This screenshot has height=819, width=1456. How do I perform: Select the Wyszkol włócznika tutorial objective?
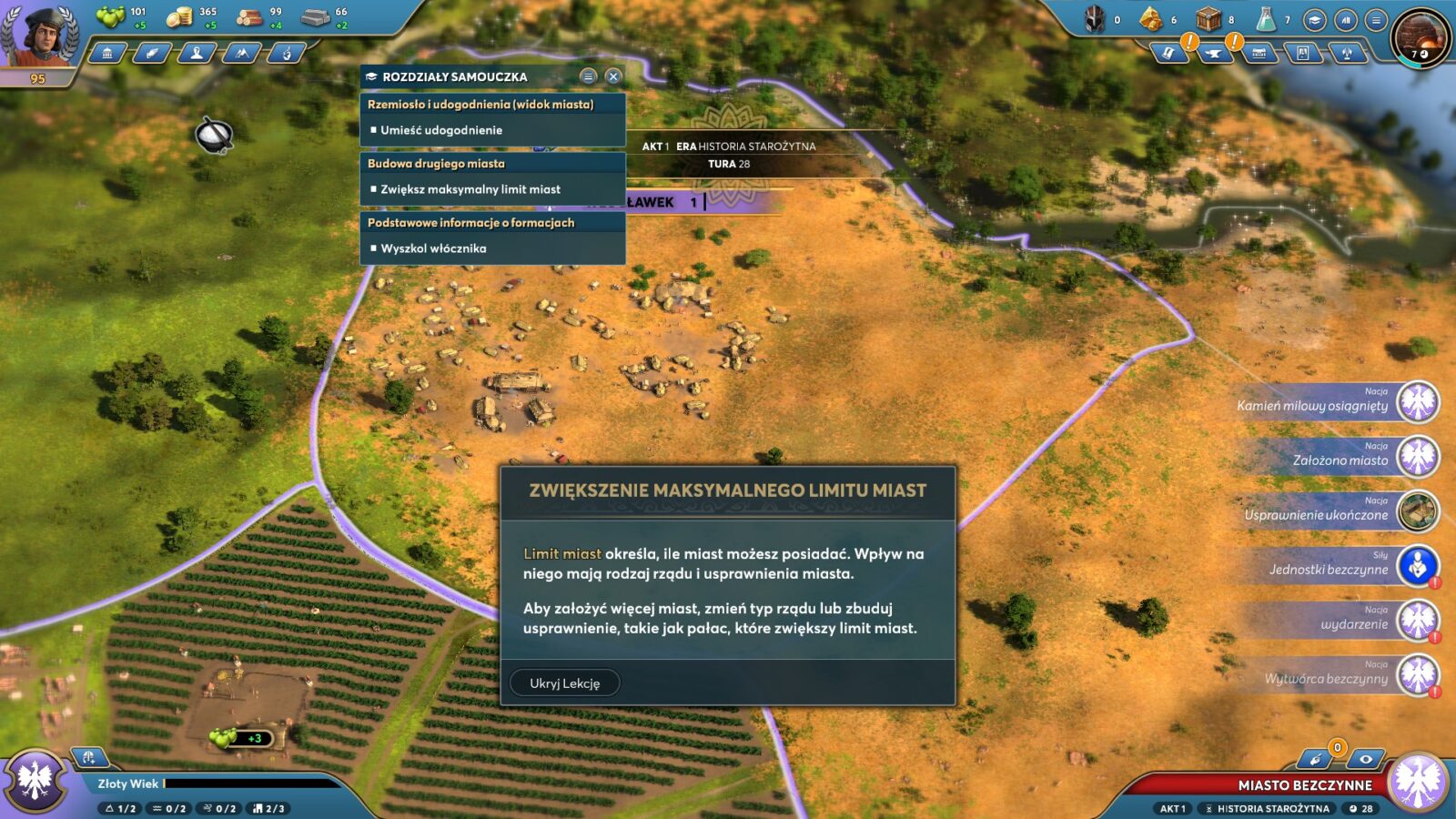click(x=433, y=248)
